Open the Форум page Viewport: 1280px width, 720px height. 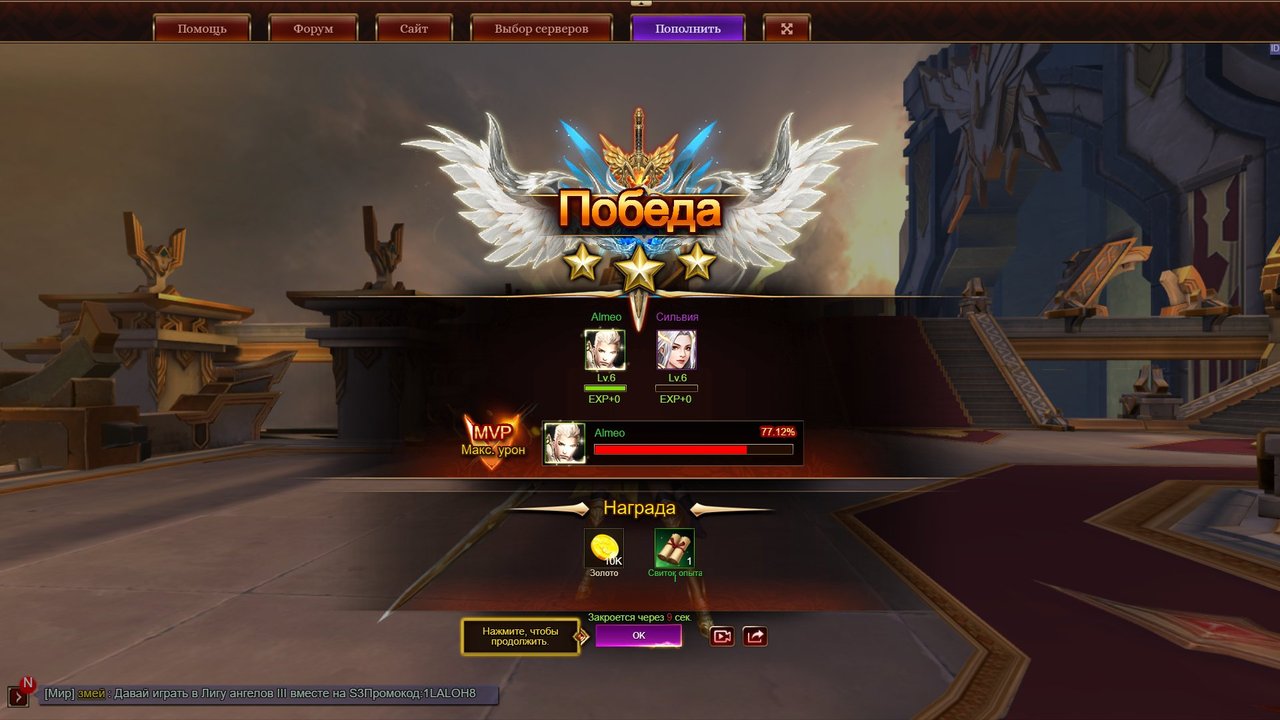tap(313, 28)
